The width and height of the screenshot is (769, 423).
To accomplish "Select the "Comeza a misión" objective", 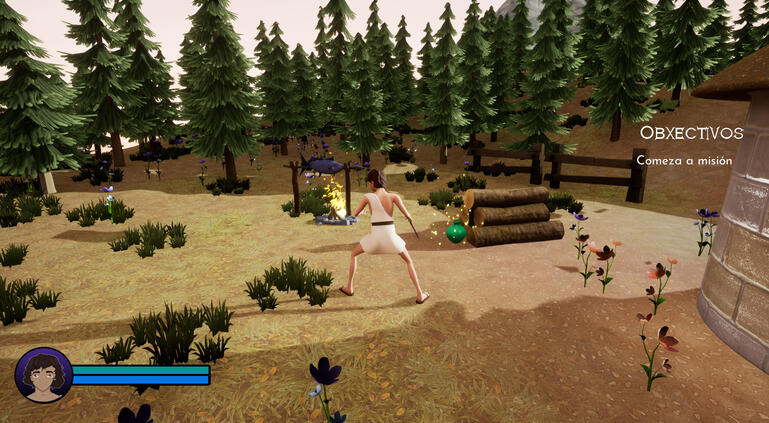I will tap(684, 160).
